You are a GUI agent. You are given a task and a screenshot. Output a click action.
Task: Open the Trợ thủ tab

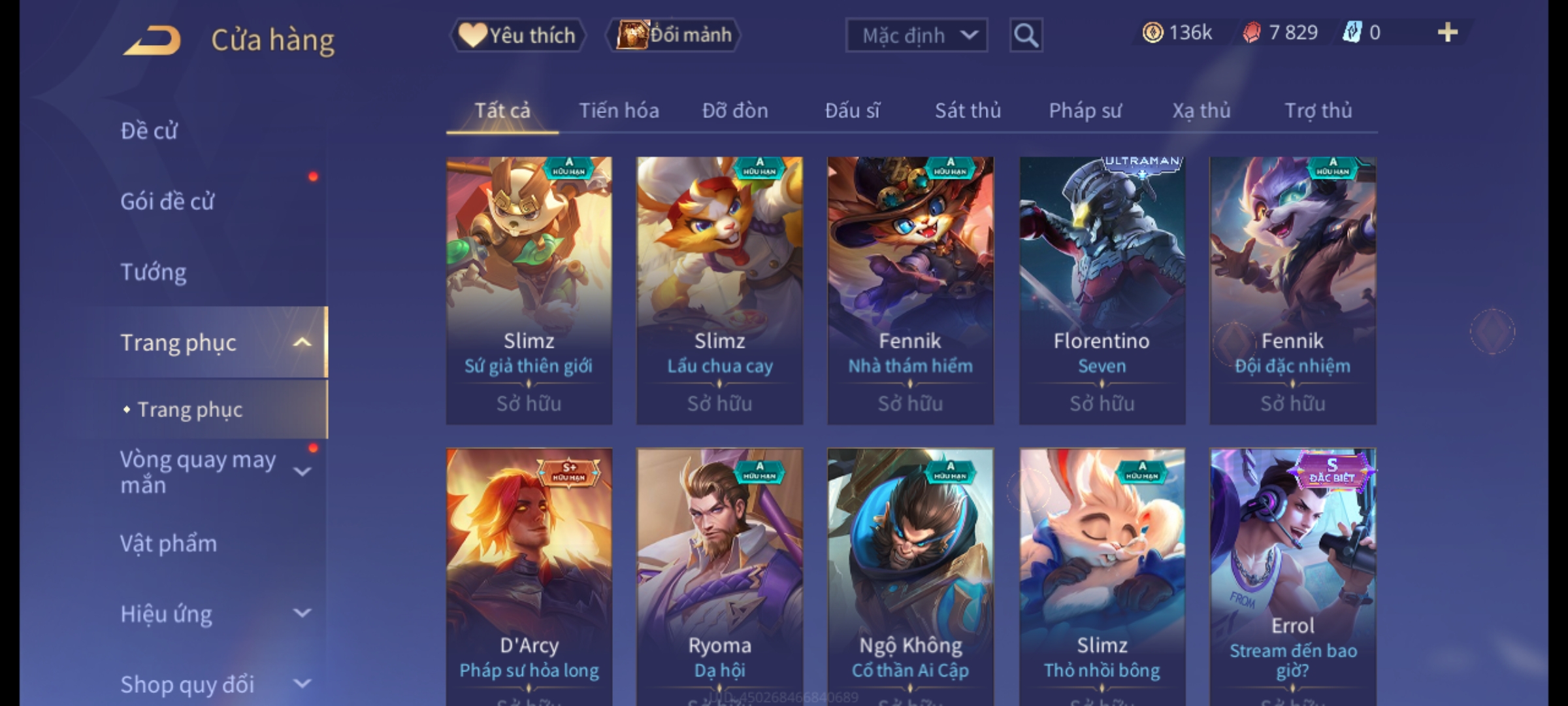point(1318,111)
